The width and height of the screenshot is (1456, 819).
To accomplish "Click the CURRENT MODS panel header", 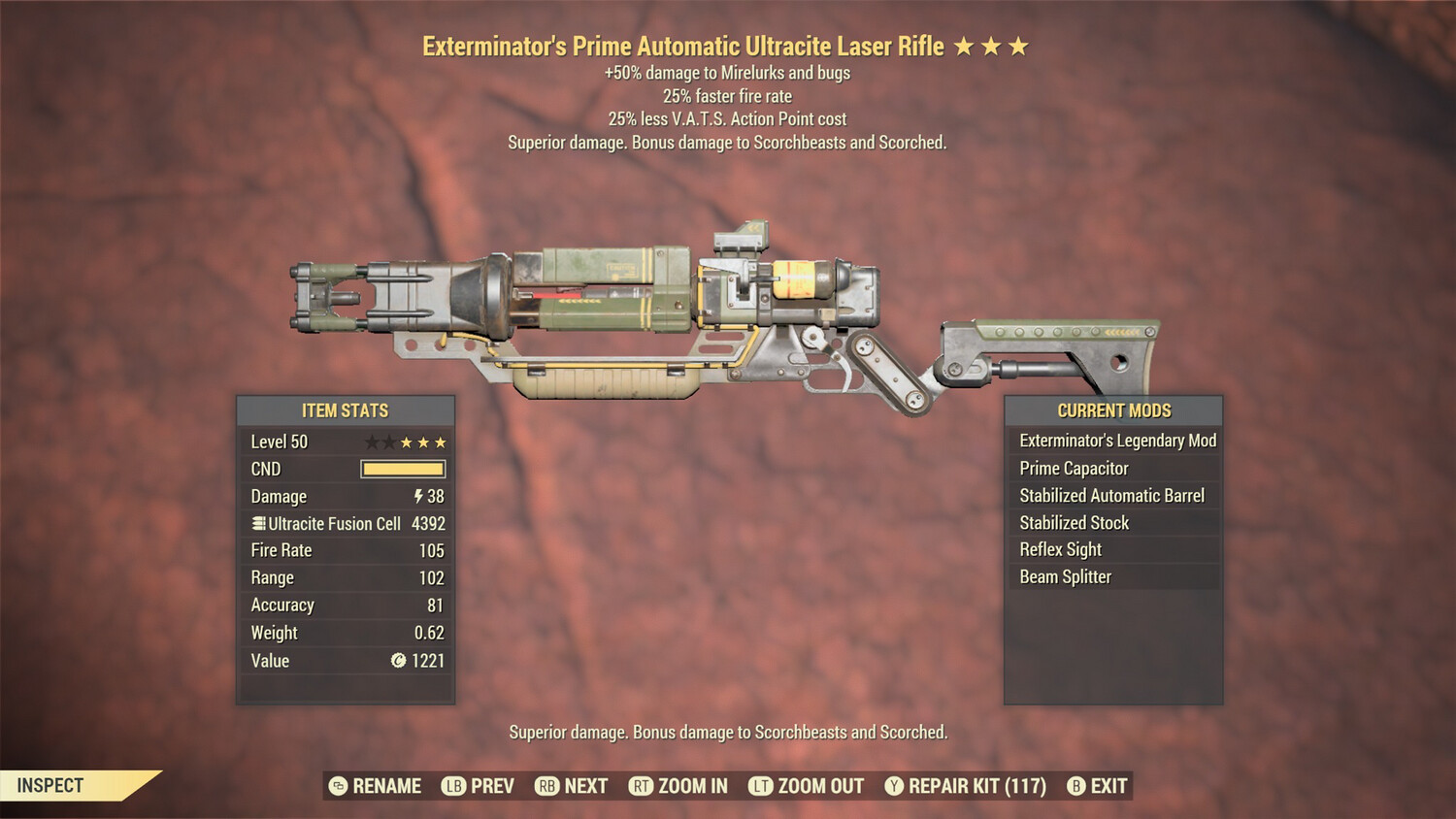I will click(1113, 410).
